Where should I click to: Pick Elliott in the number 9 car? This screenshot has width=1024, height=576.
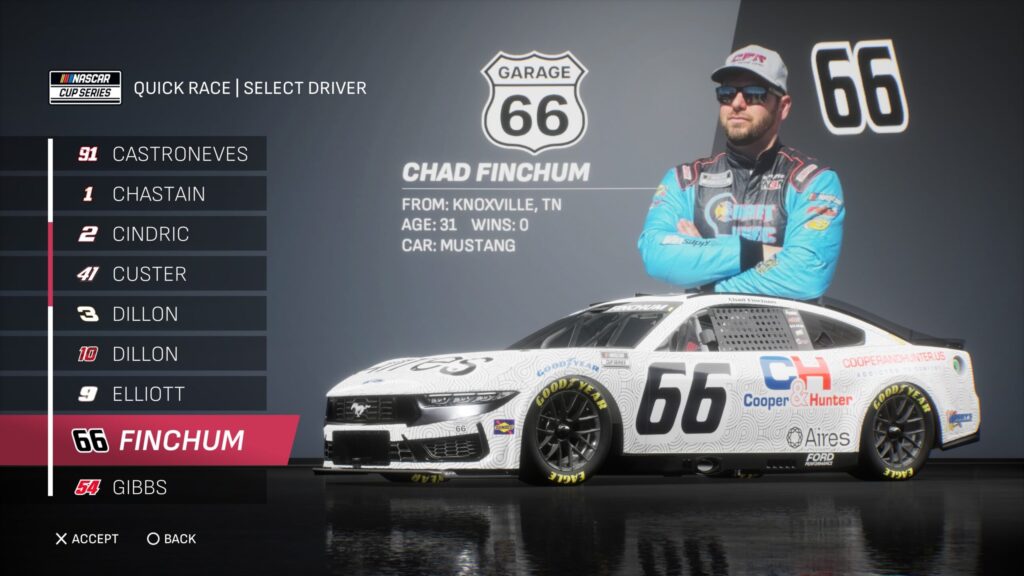coord(160,394)
